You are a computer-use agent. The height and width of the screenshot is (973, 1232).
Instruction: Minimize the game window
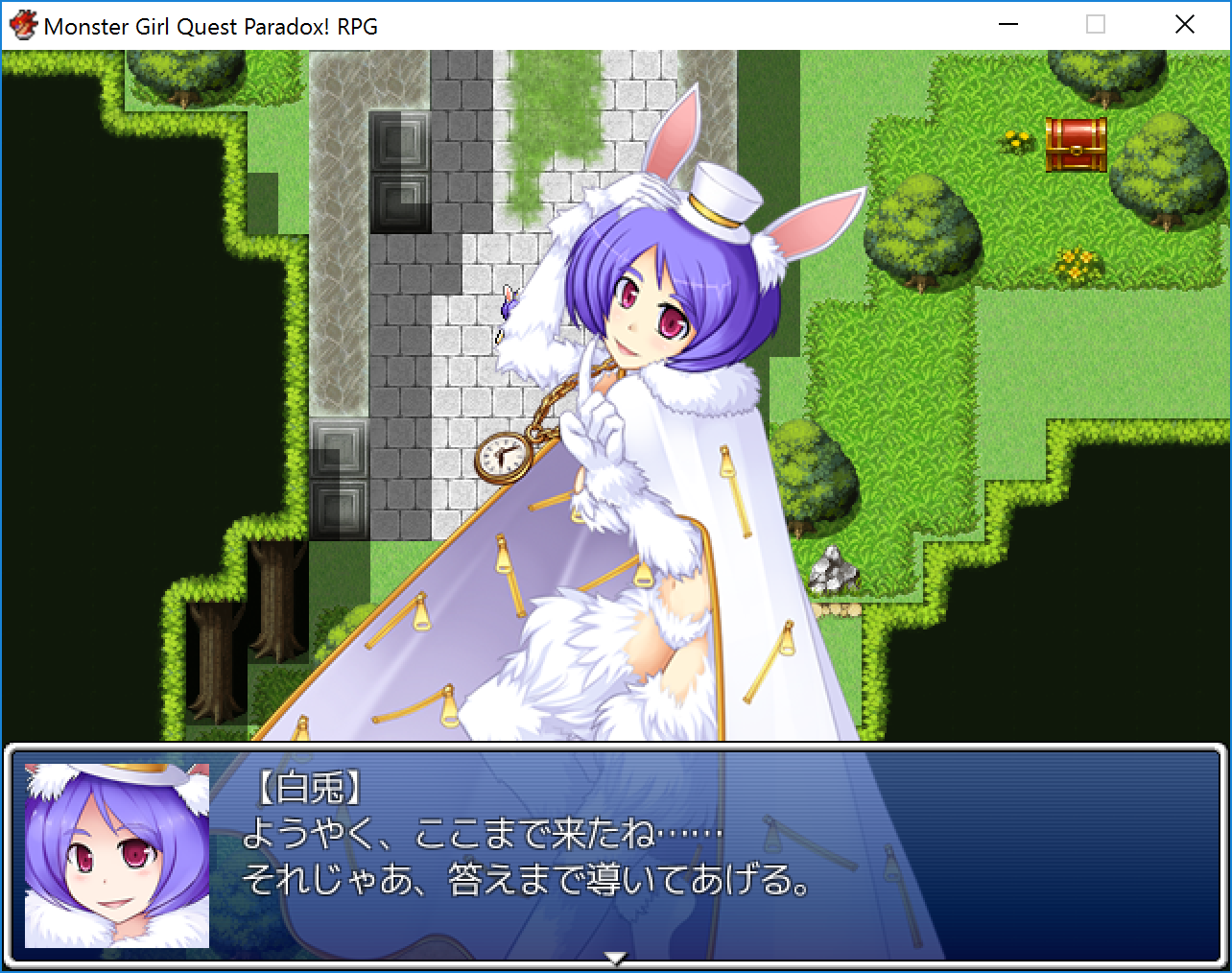(1007, 25)
